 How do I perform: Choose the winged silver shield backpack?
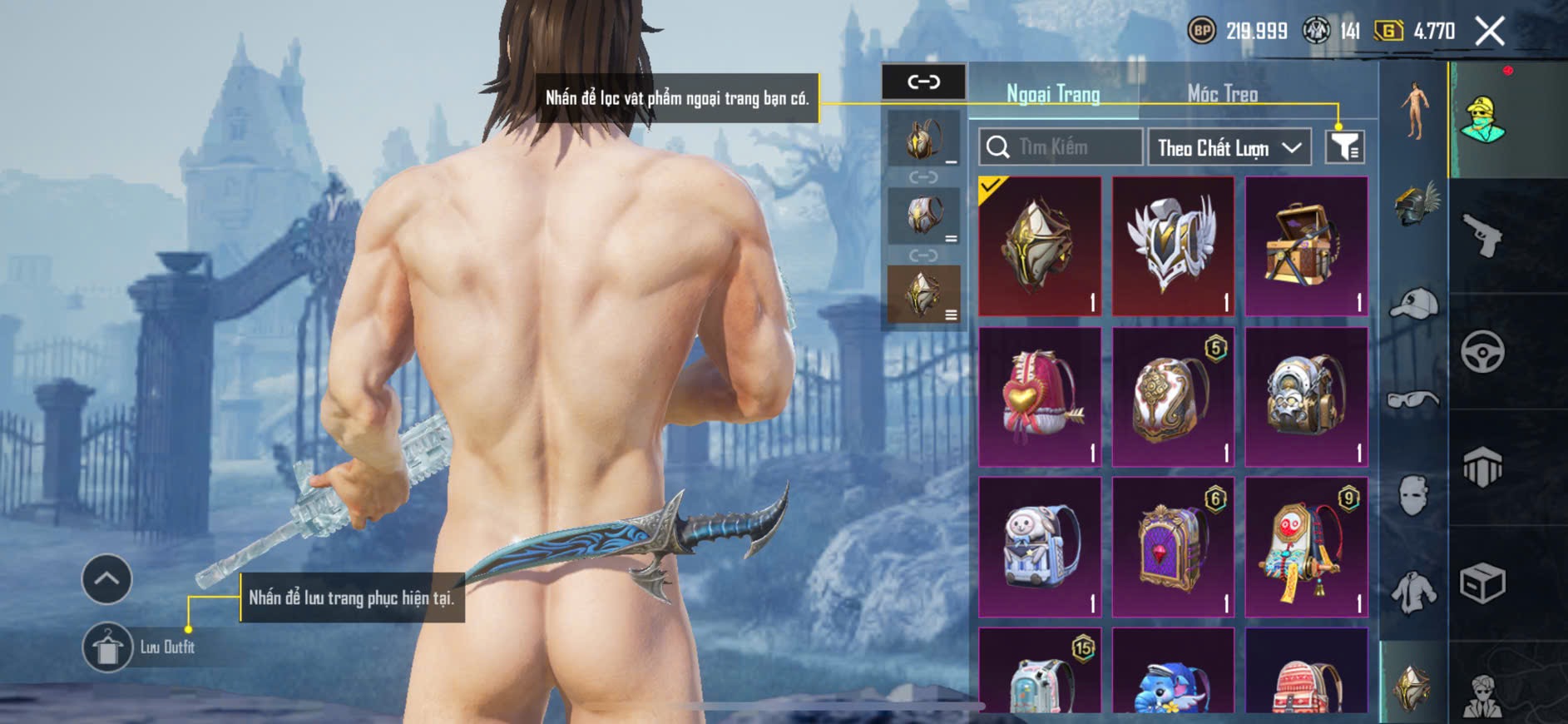[x=1173, y=246]
